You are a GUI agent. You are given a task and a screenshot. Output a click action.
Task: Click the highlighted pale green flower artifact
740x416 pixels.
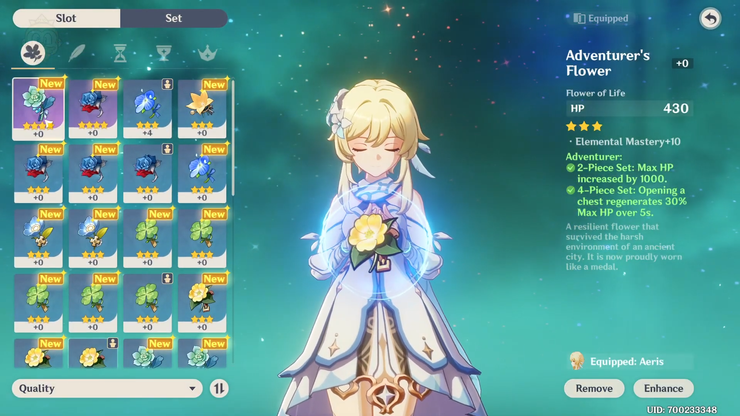point(38,108)
